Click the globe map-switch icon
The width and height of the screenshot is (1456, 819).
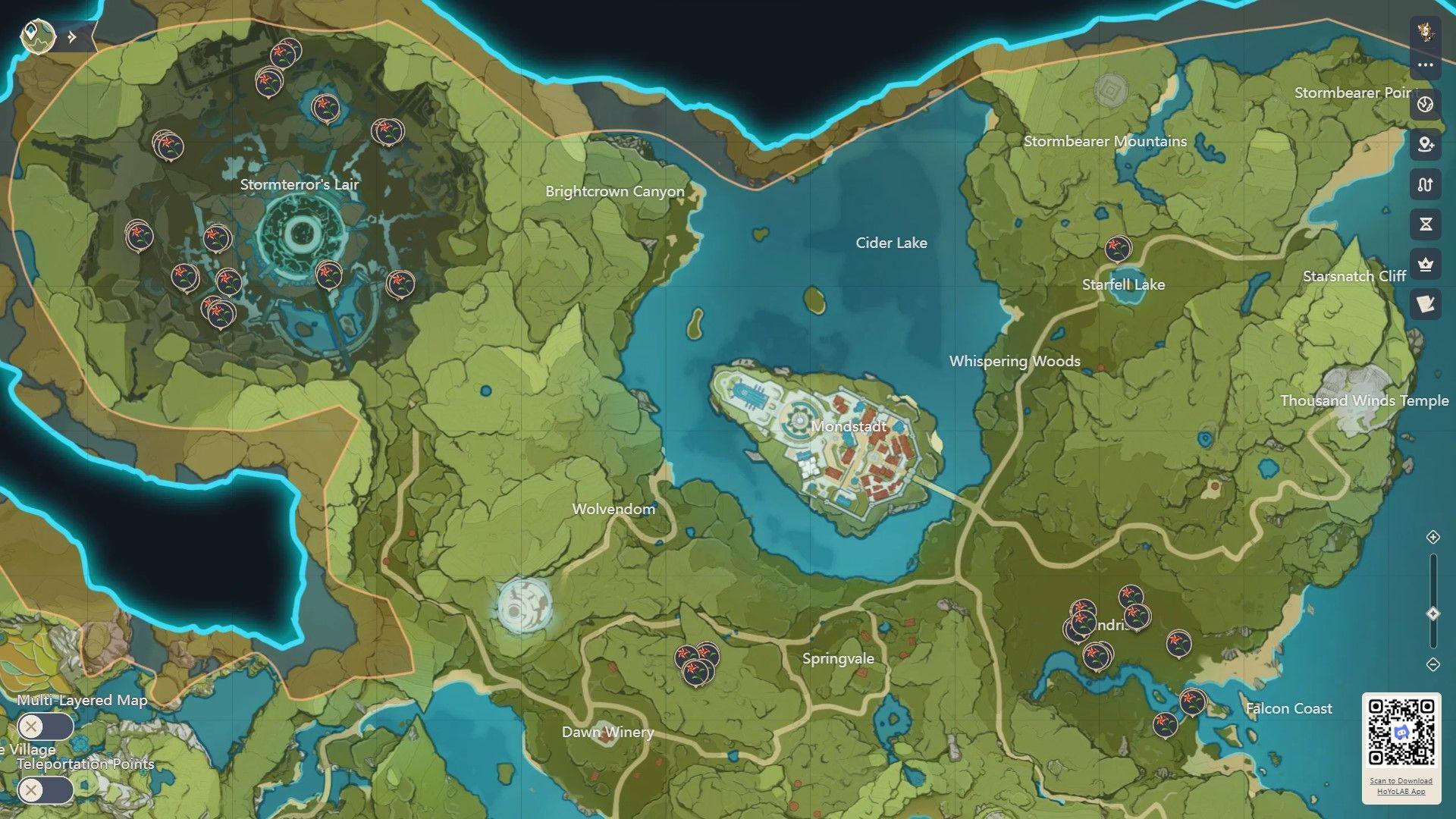pyautogui.click(x=1426, y=104)
